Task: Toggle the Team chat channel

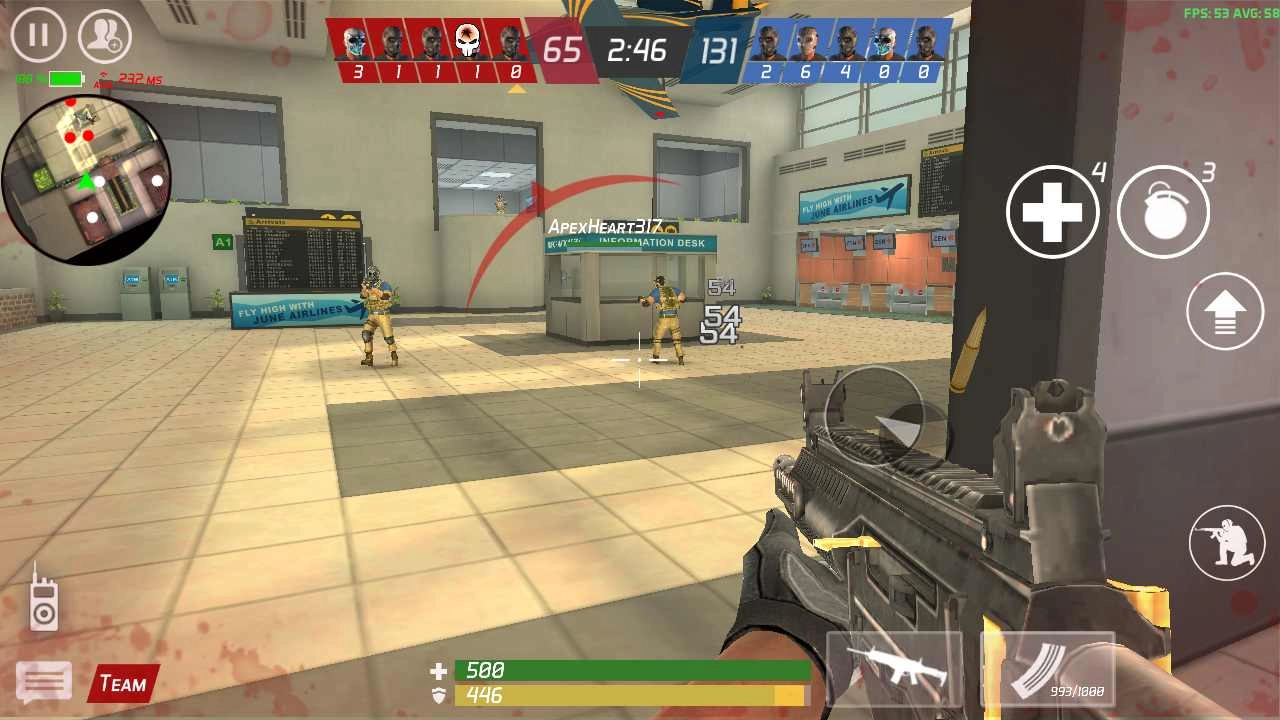Action: (123, 684)
